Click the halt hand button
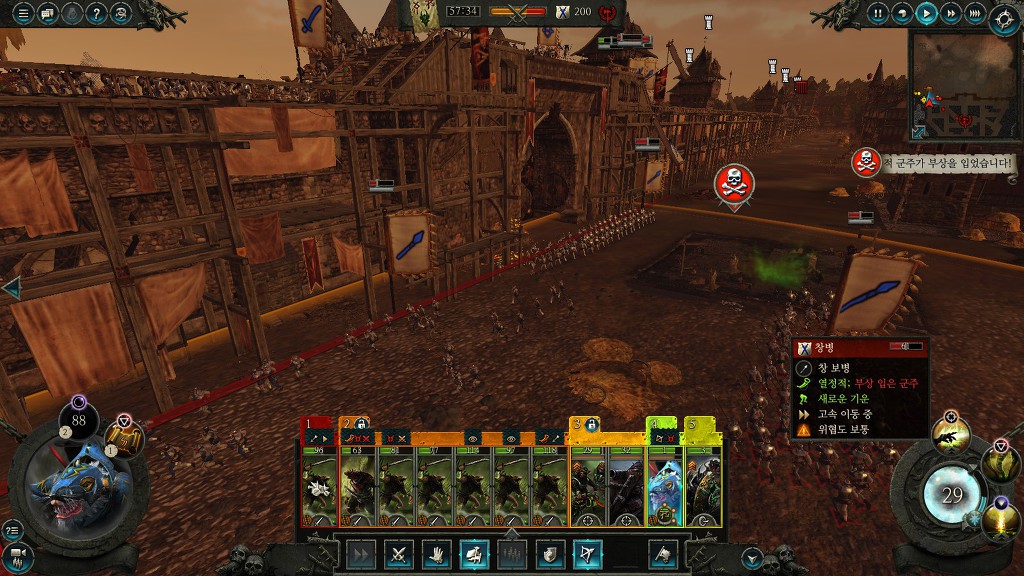Viewport: 1024px width, 576px height. [436, 553]
